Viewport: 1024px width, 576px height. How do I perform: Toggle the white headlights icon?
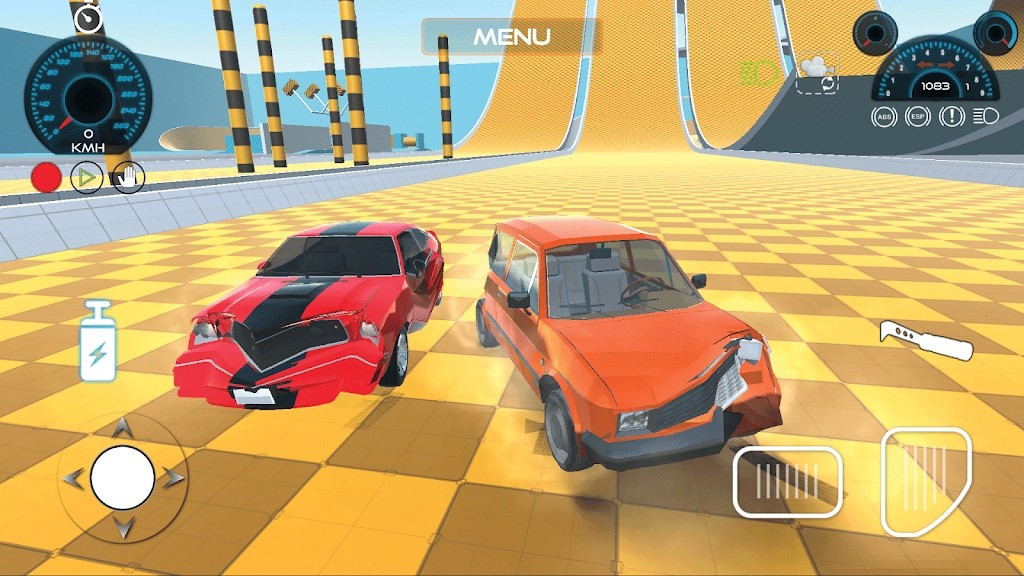pos(985,117)
